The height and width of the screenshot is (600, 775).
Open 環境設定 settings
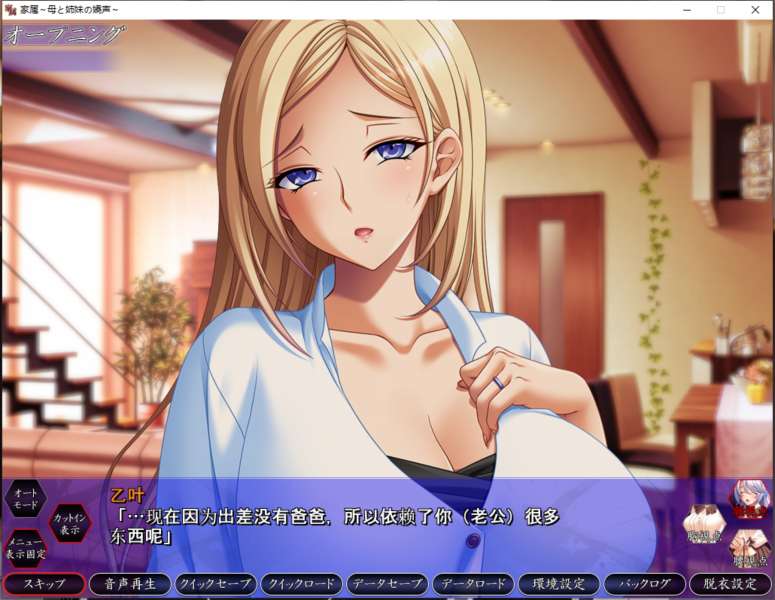coord(559,584)
